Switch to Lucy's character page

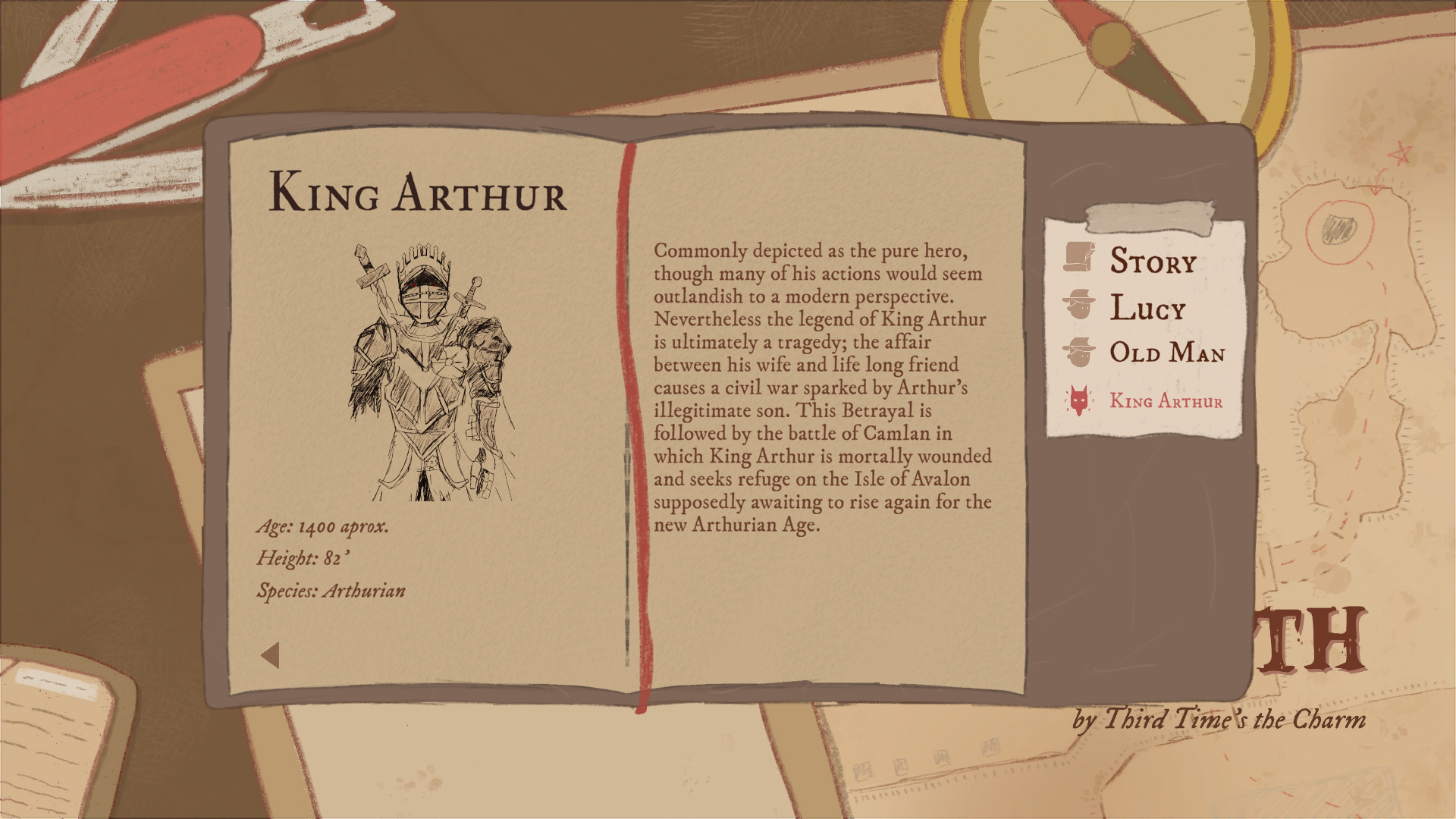1147,308
